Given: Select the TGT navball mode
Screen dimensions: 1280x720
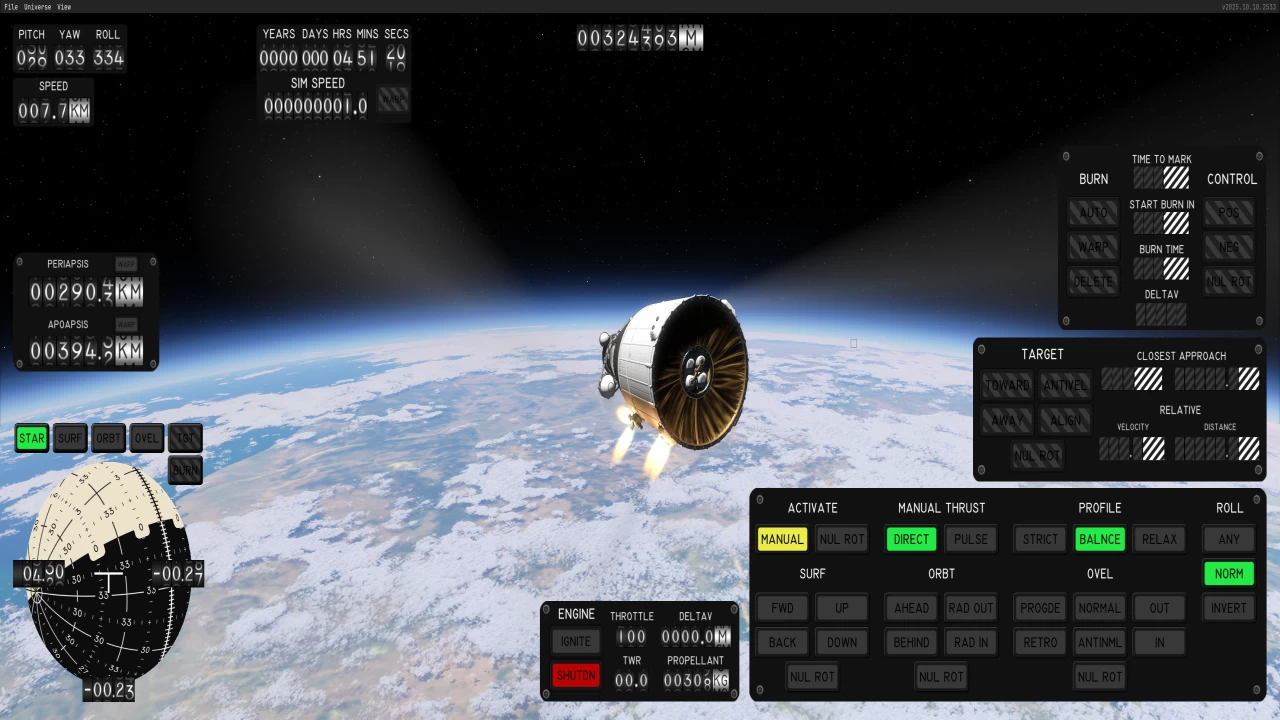Looking at the screenshot, I should (184, 438).
